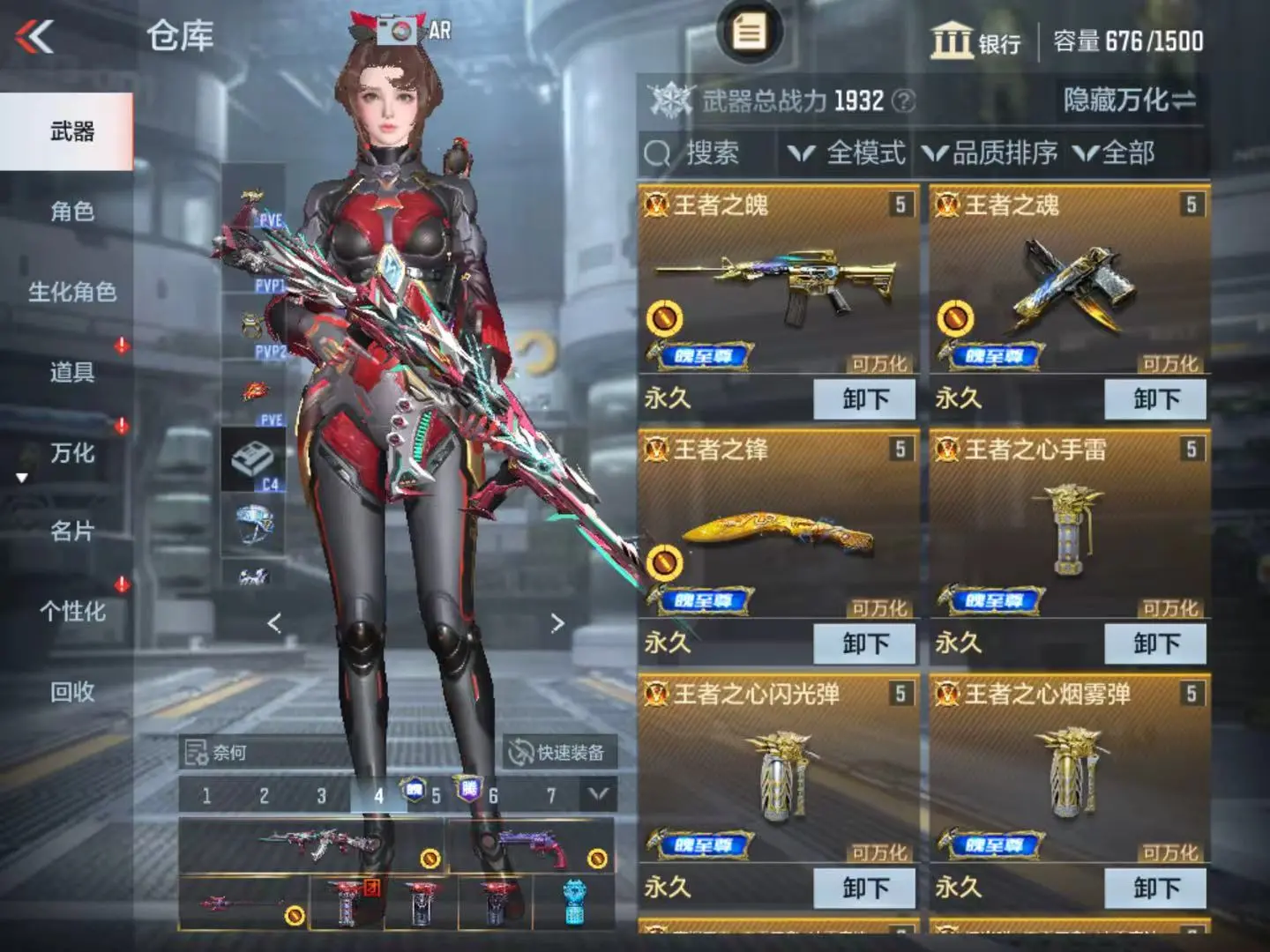Open the 万化 tab
1270x952 pixels.
(x=71, y=453)
